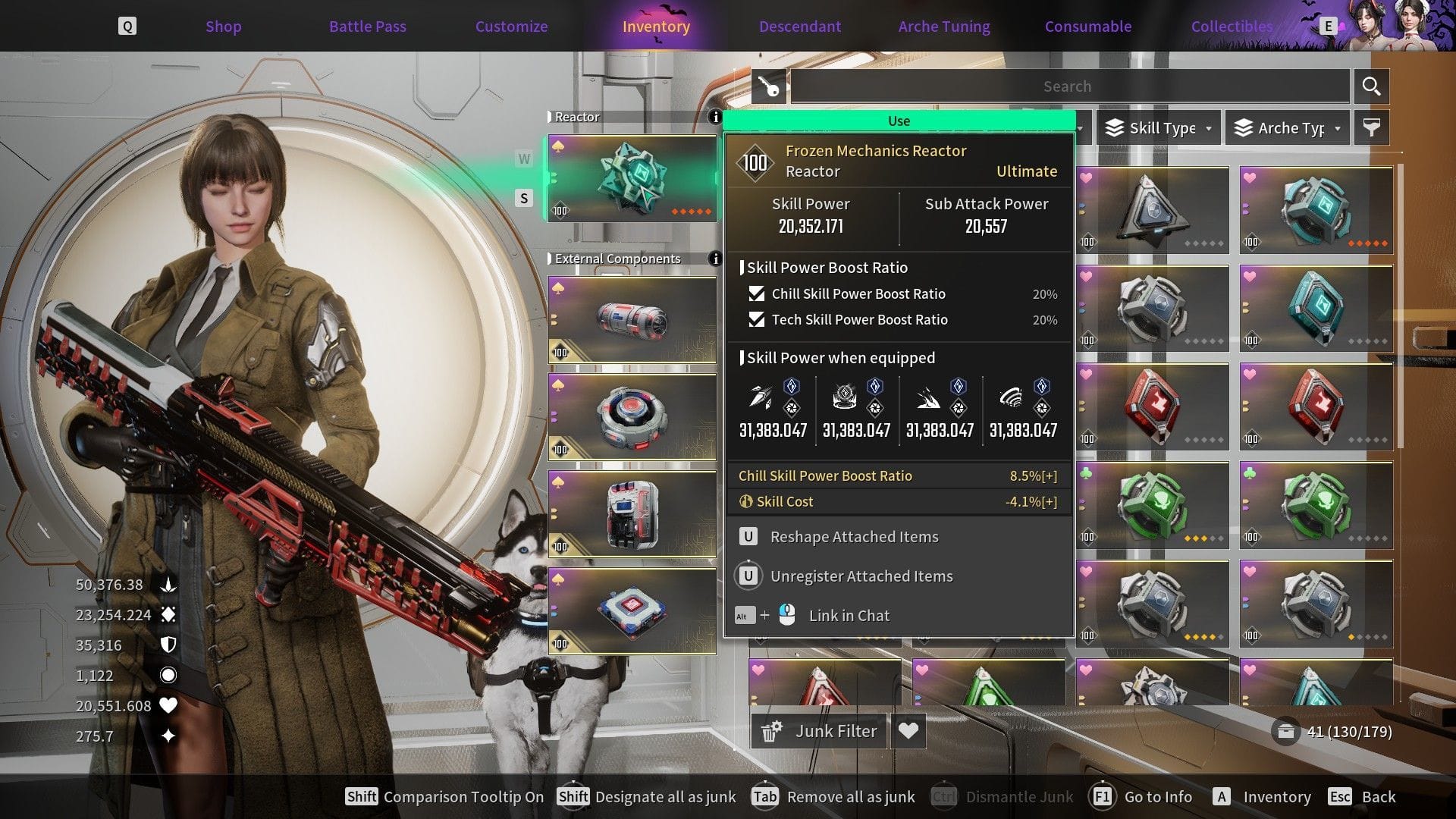Switch to the Descendant tab
The image size is (1456, 819).
coord(799,26)
